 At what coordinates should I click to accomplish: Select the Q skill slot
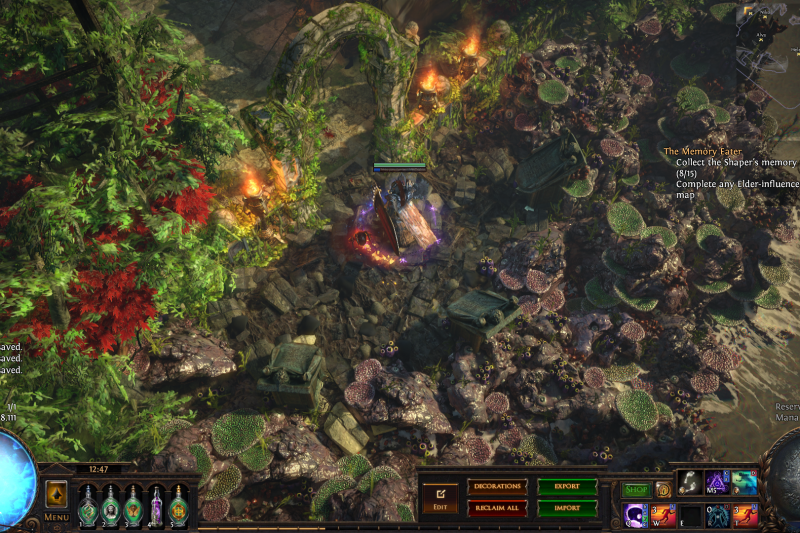coord(636,515)
